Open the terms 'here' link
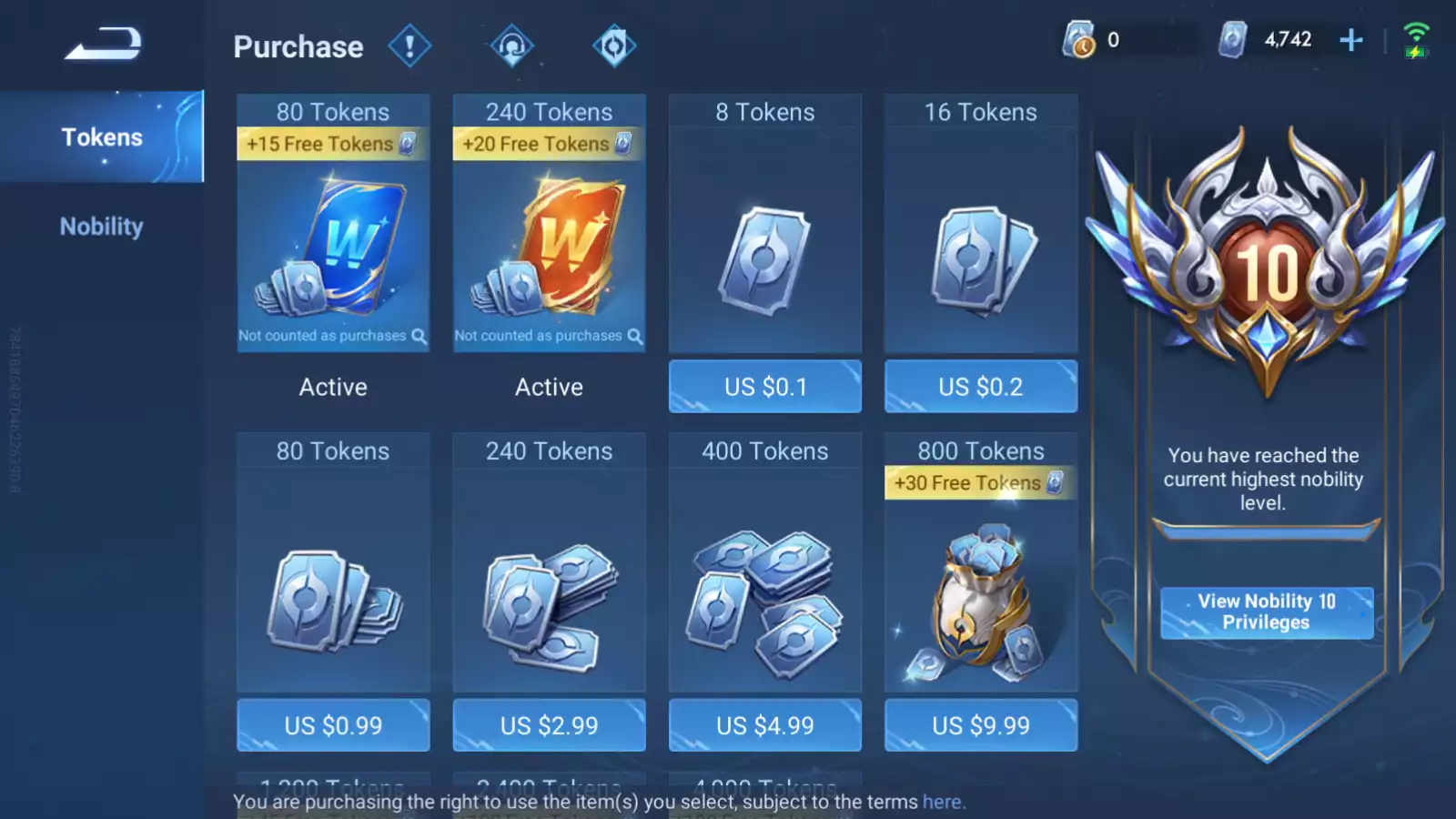This screenshot has width=1456, height=819. [942, 802]
